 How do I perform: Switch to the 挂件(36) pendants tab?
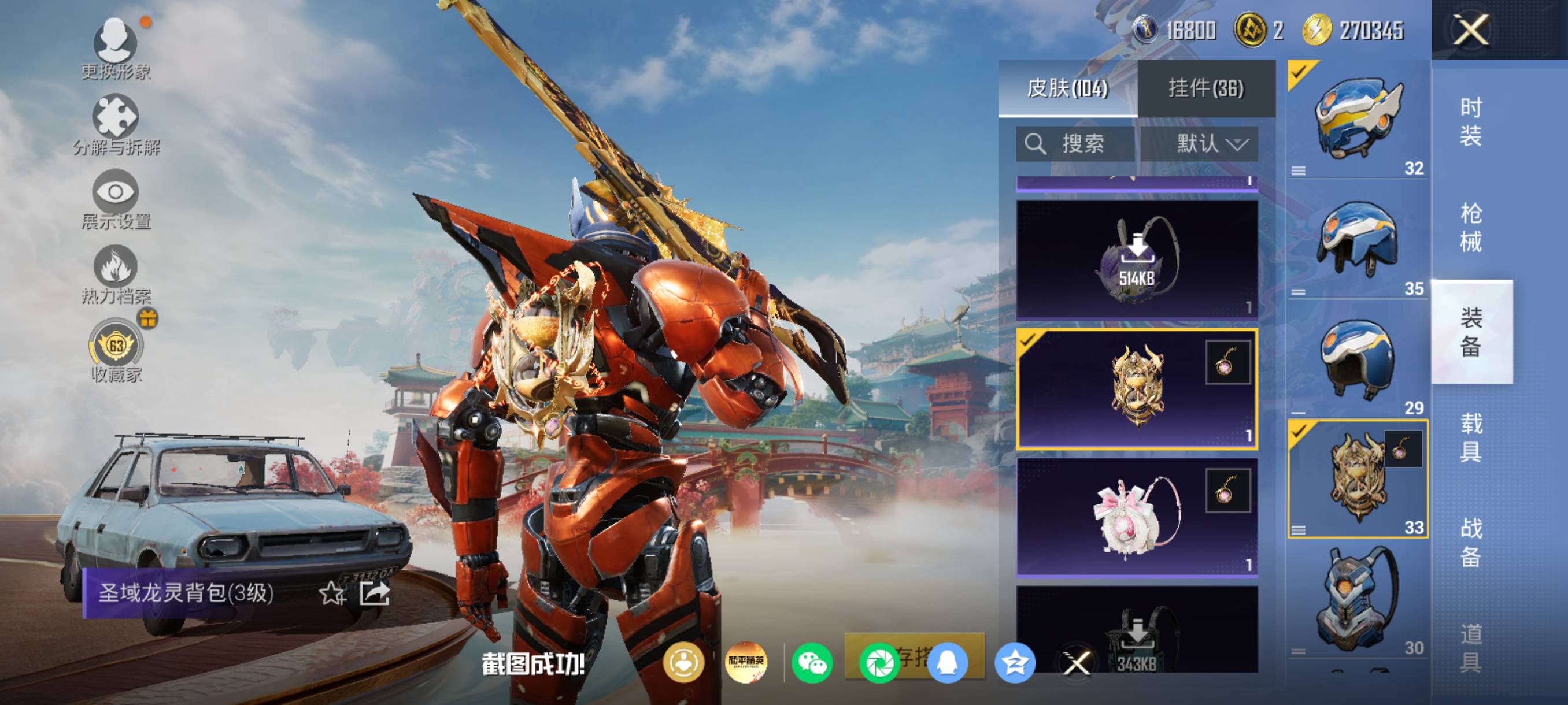tap(1206, 89)
